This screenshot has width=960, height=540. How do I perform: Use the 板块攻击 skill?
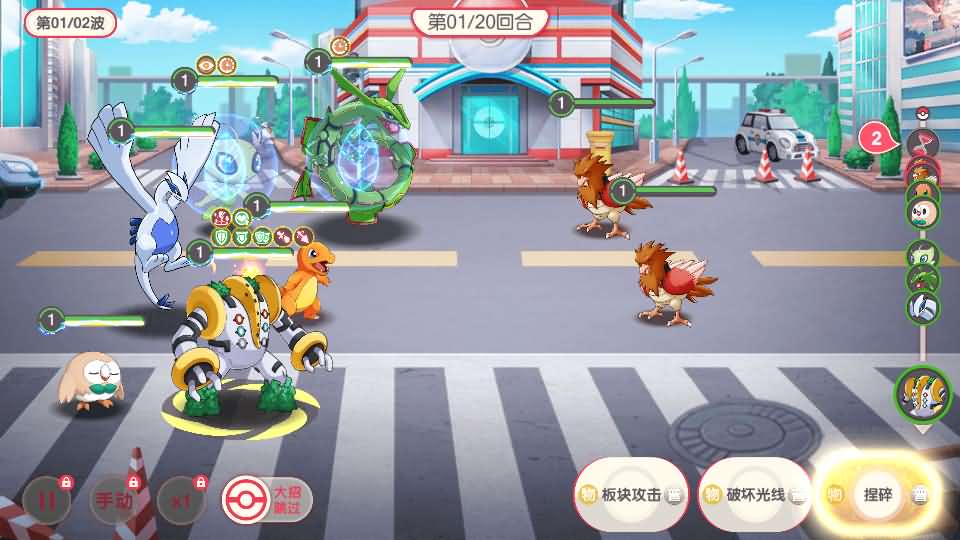(632, 494)
